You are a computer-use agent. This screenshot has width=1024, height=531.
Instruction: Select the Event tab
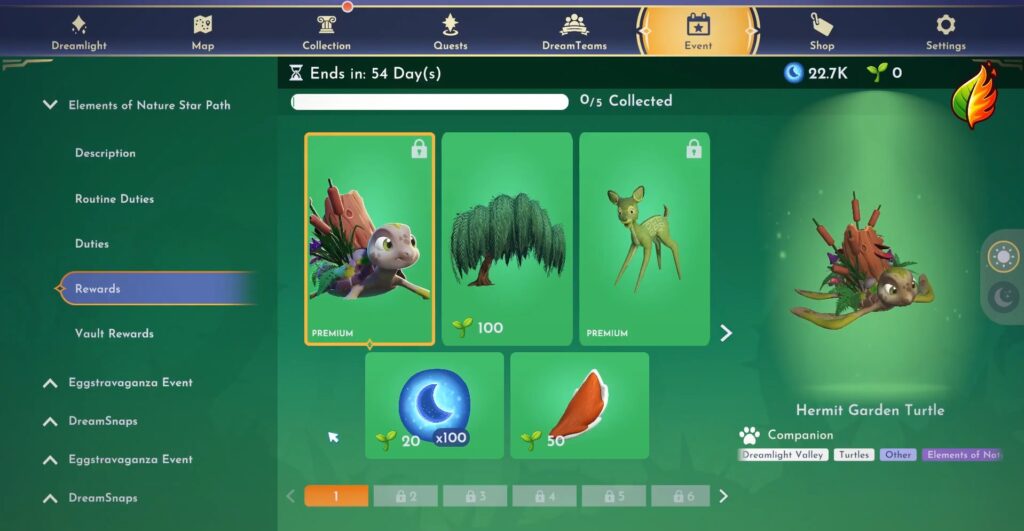(x=698, y=32)
